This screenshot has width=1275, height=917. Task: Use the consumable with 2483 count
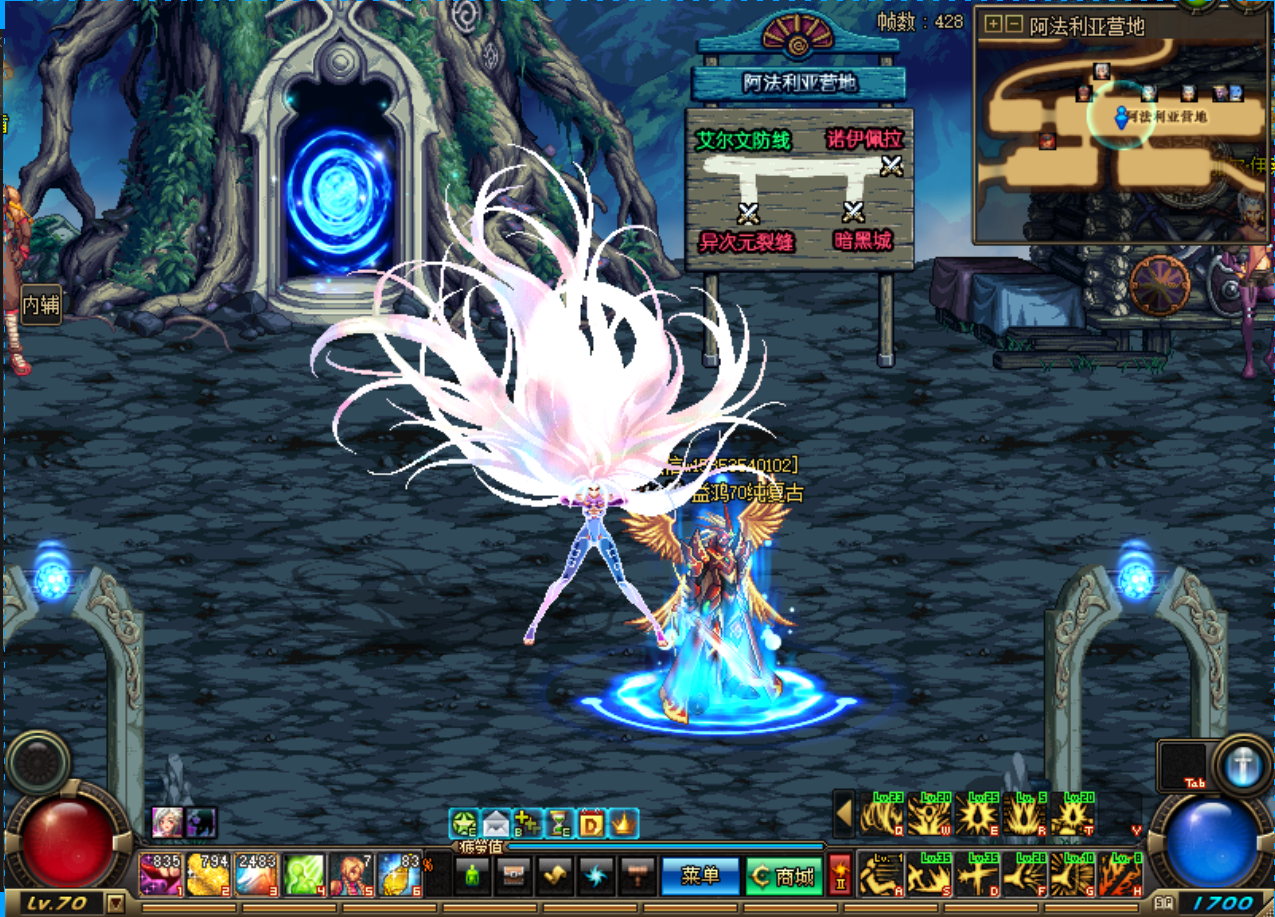257,873
